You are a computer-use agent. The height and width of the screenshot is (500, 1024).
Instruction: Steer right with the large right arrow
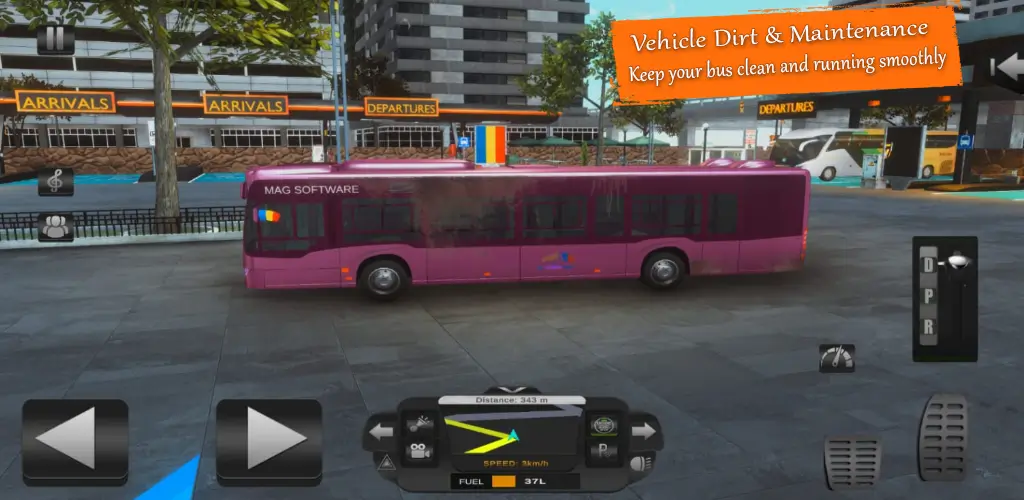269,437
